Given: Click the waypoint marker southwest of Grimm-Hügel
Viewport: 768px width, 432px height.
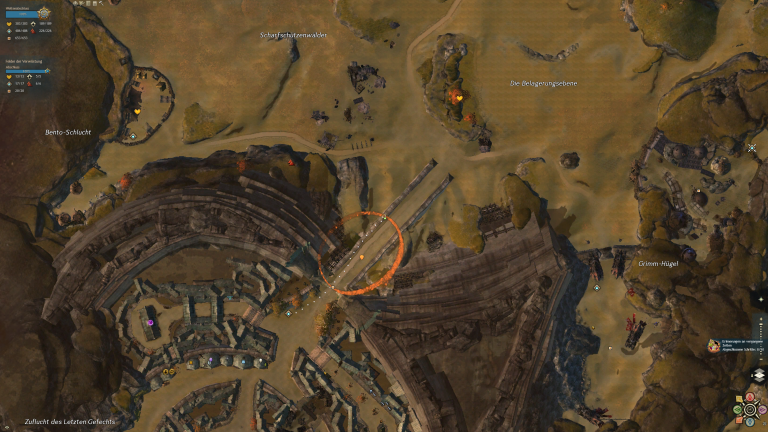Looking at the screenshot, I should pyautogui.click(x=597, y=287).
